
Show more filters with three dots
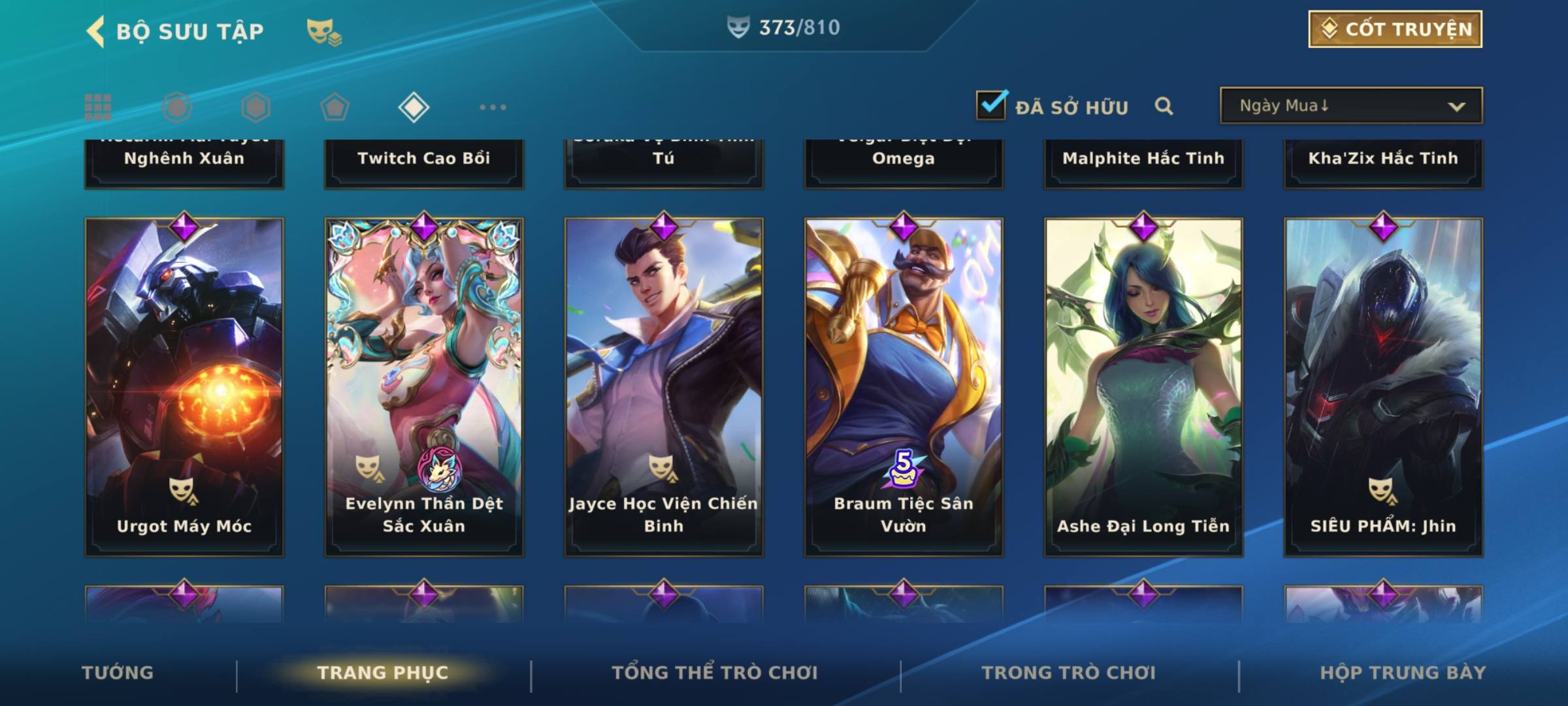tap(493, 107)
